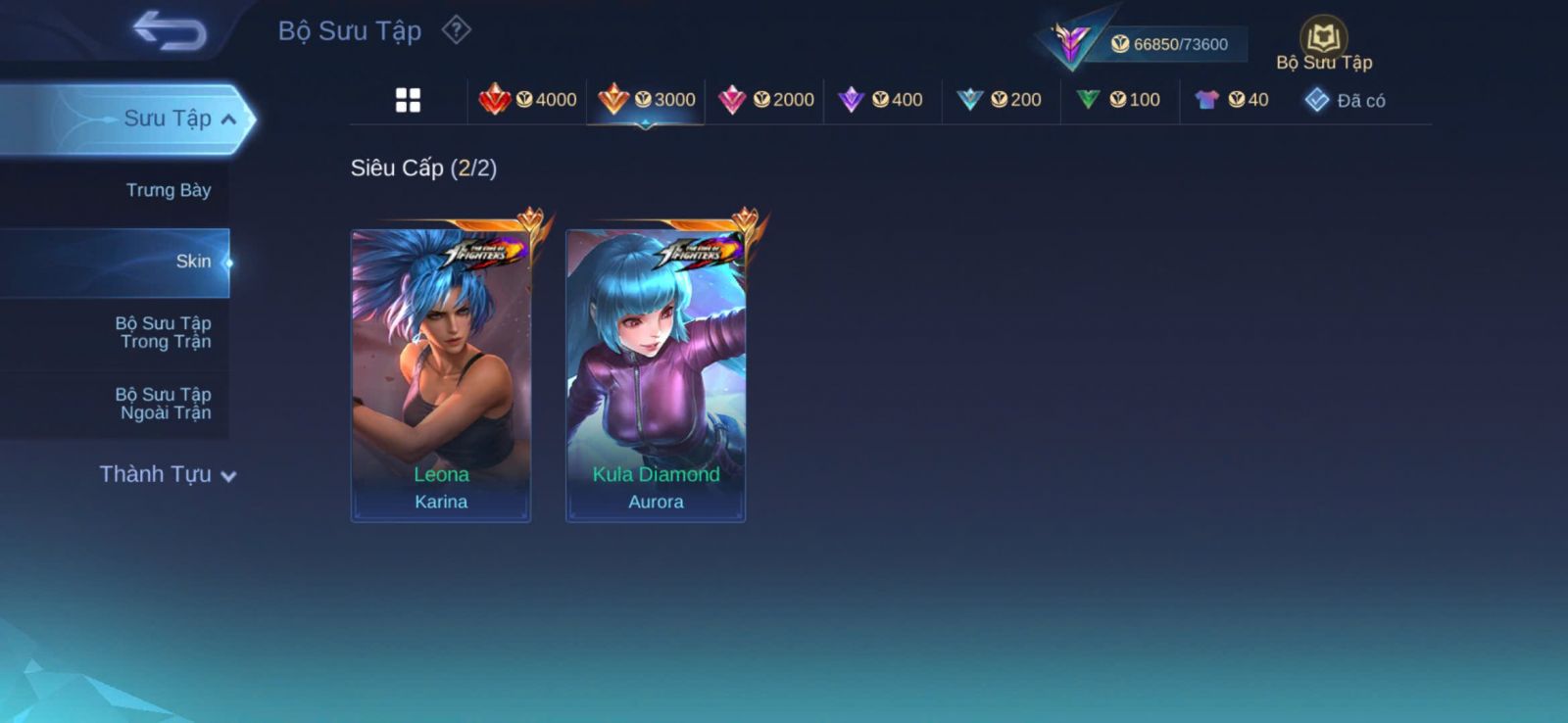The image size is (1568, 723).
Task: Open the collection help question mark
Action: click(x=456, y=30)
